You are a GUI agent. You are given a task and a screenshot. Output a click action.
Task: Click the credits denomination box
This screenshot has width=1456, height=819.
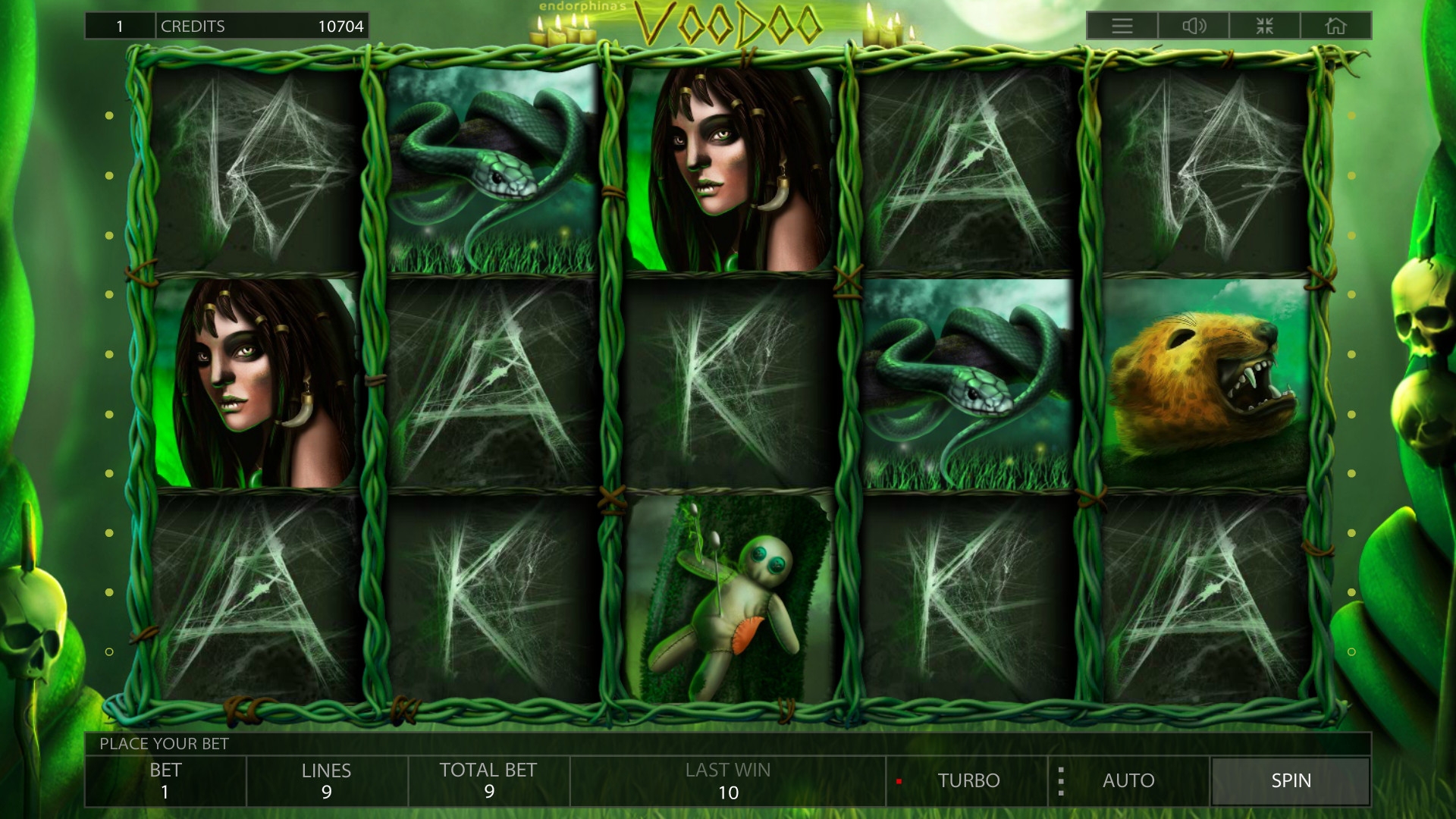click(120, 27)
